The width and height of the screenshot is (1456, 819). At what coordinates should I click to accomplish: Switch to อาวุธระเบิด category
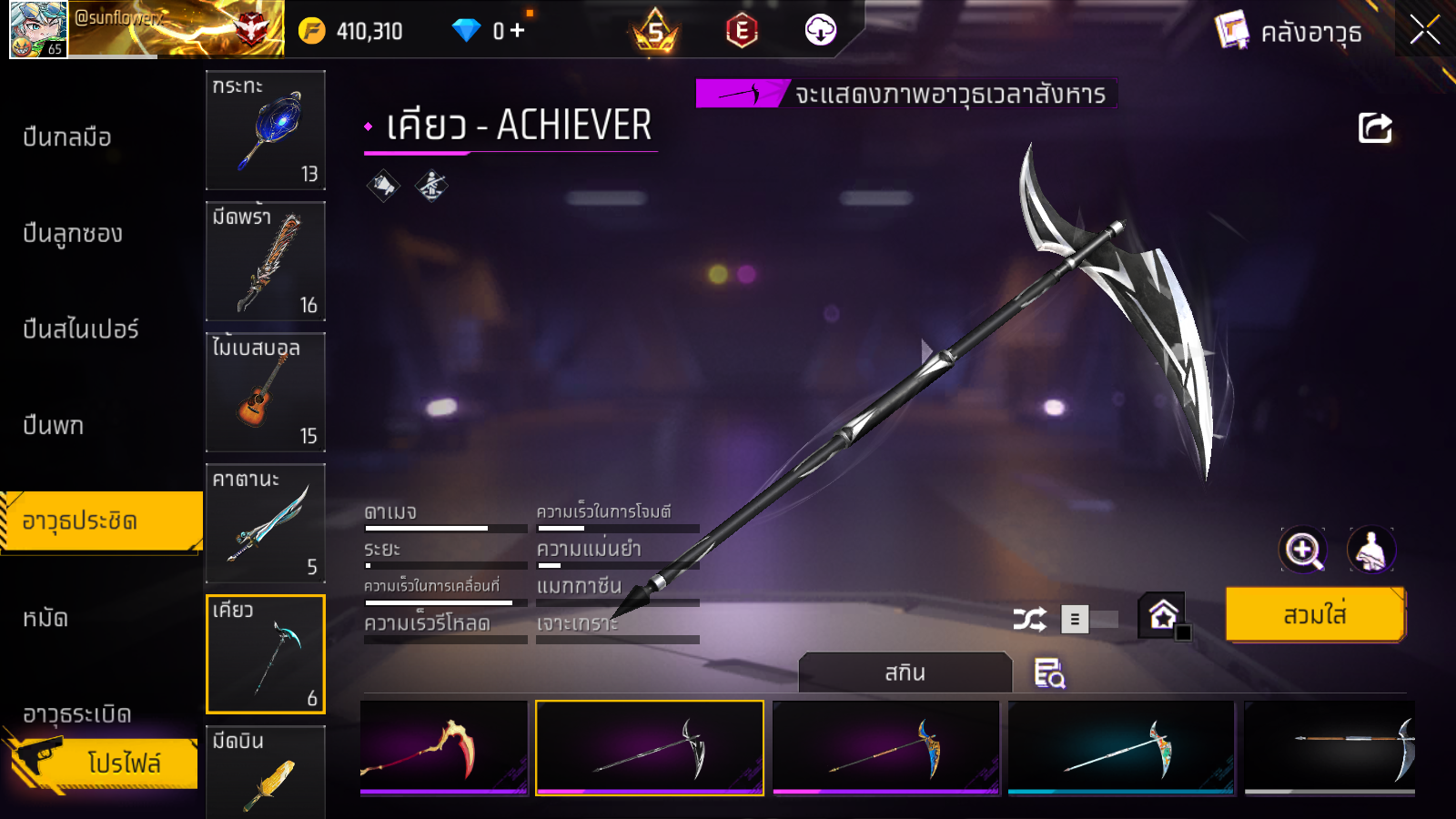pos(77,714)
